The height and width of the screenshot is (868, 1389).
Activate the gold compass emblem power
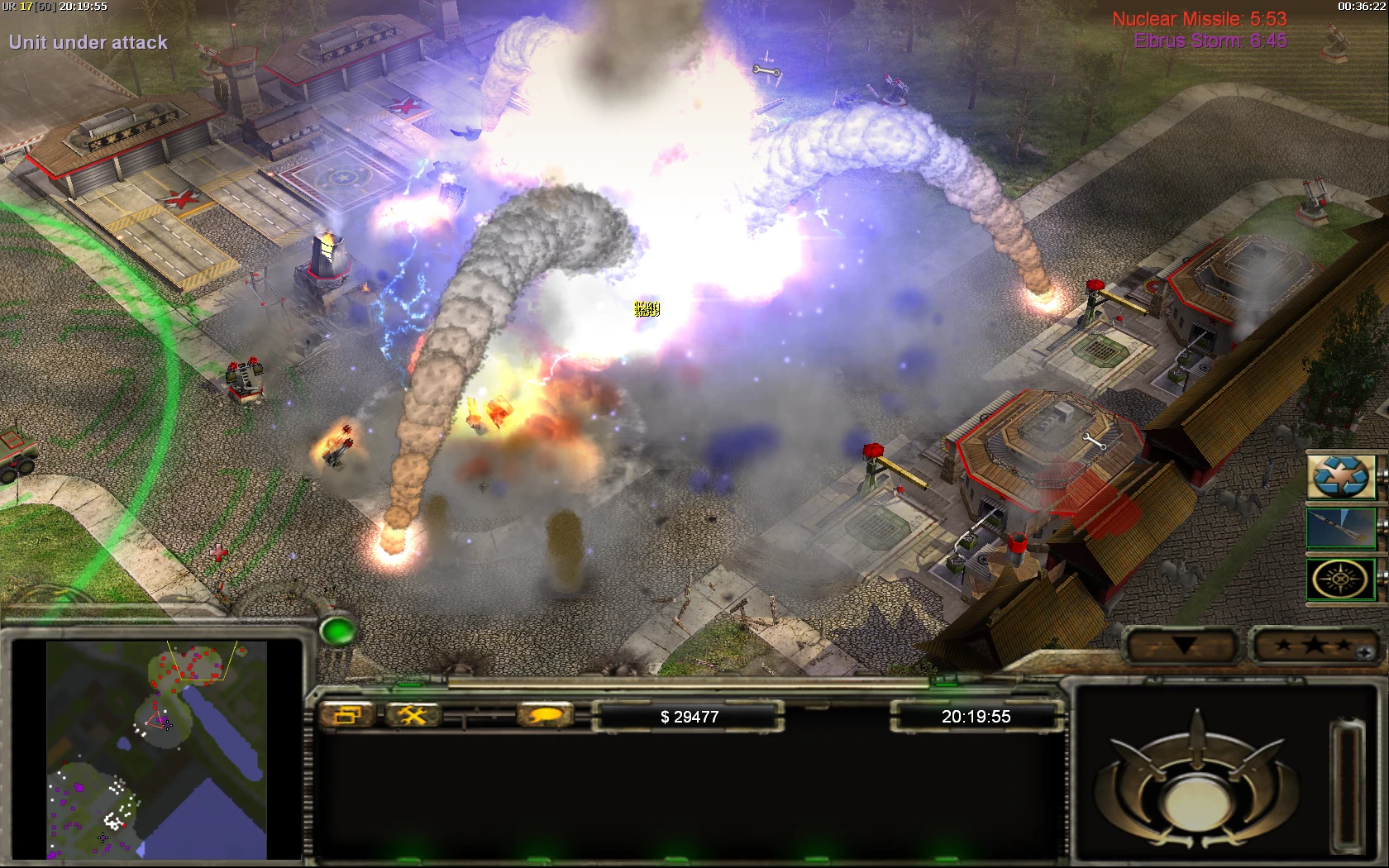point(1340,579)
